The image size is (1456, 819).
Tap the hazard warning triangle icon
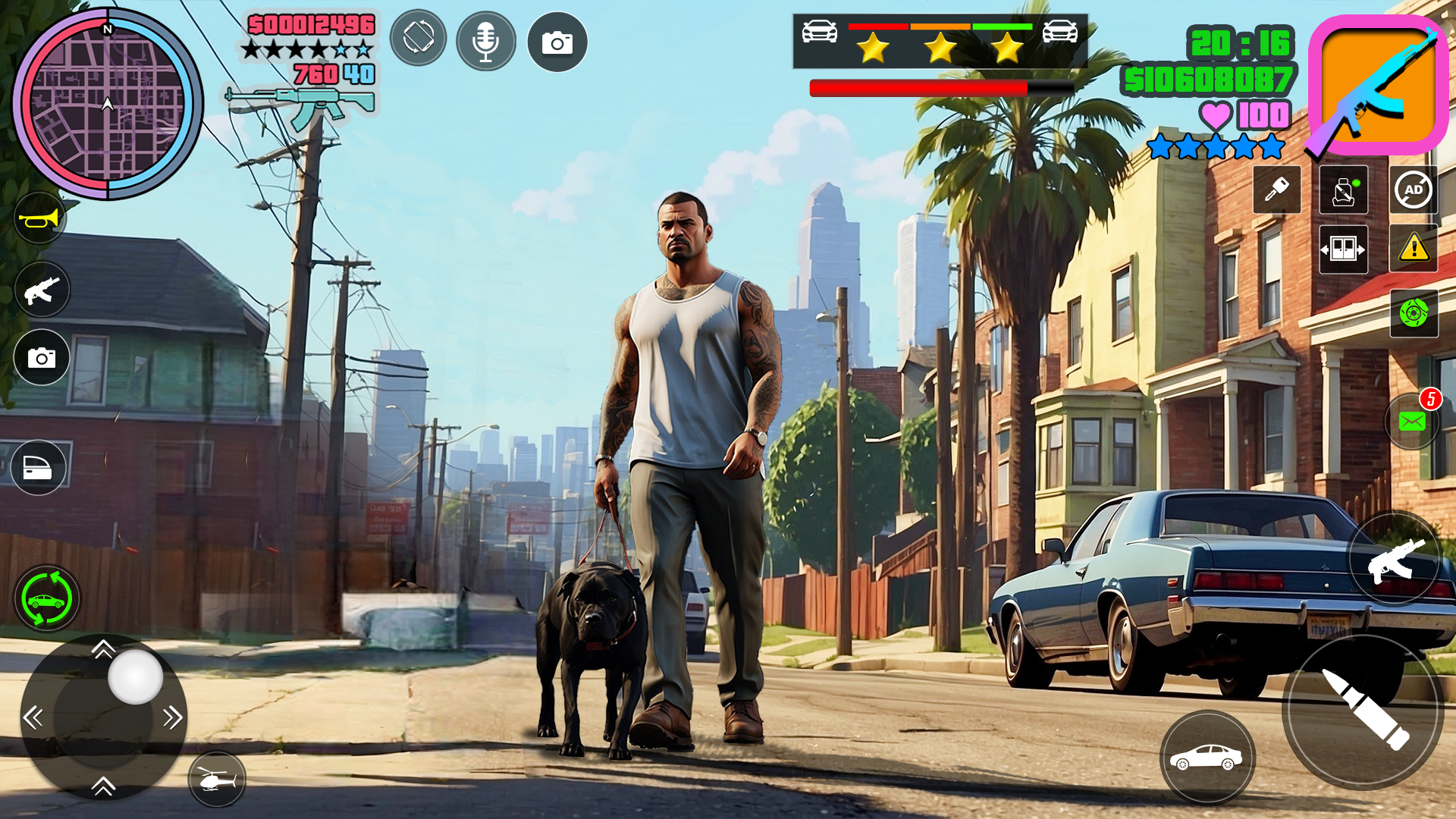(1412, 250)
